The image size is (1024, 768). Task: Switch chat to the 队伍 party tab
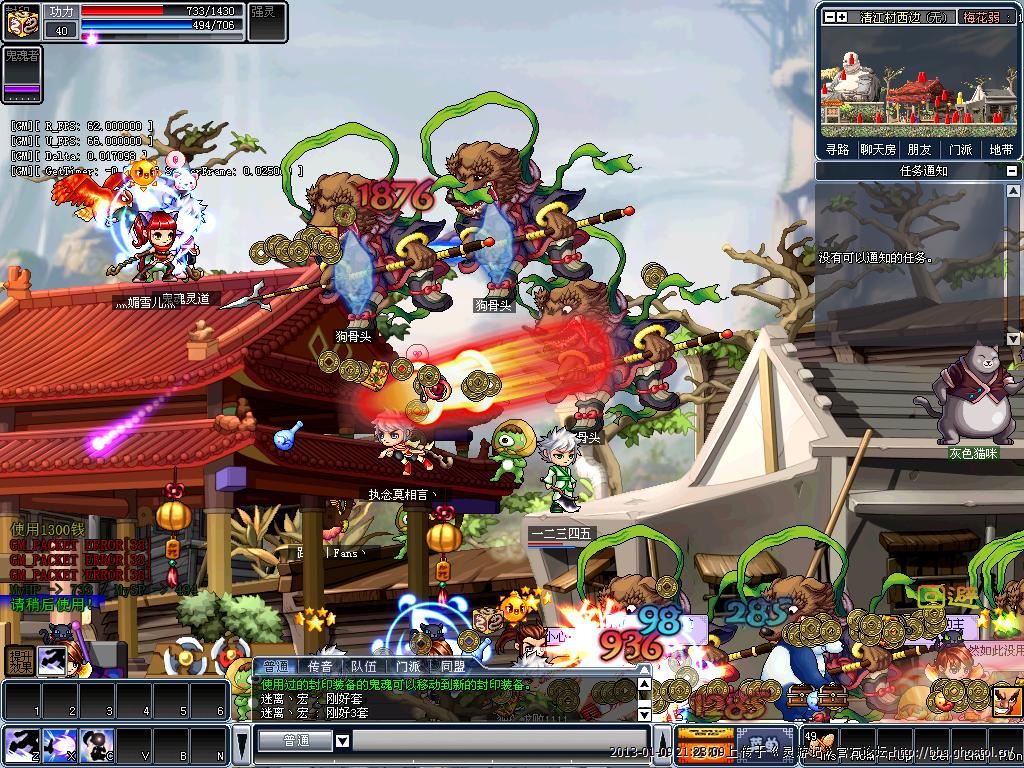pyautogui.click(x=364, y=665)
